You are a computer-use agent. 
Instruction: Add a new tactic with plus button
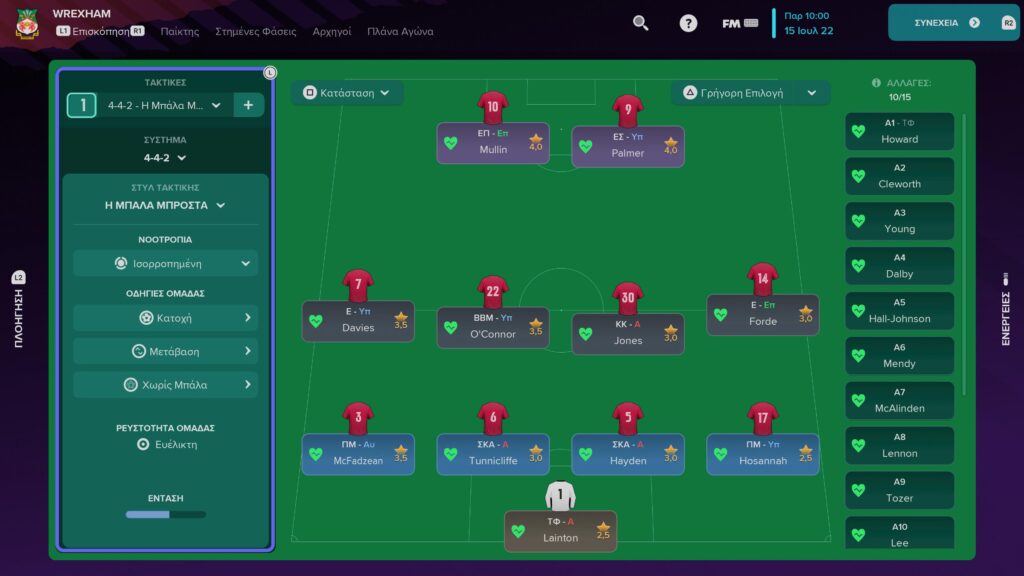(248, 105)
